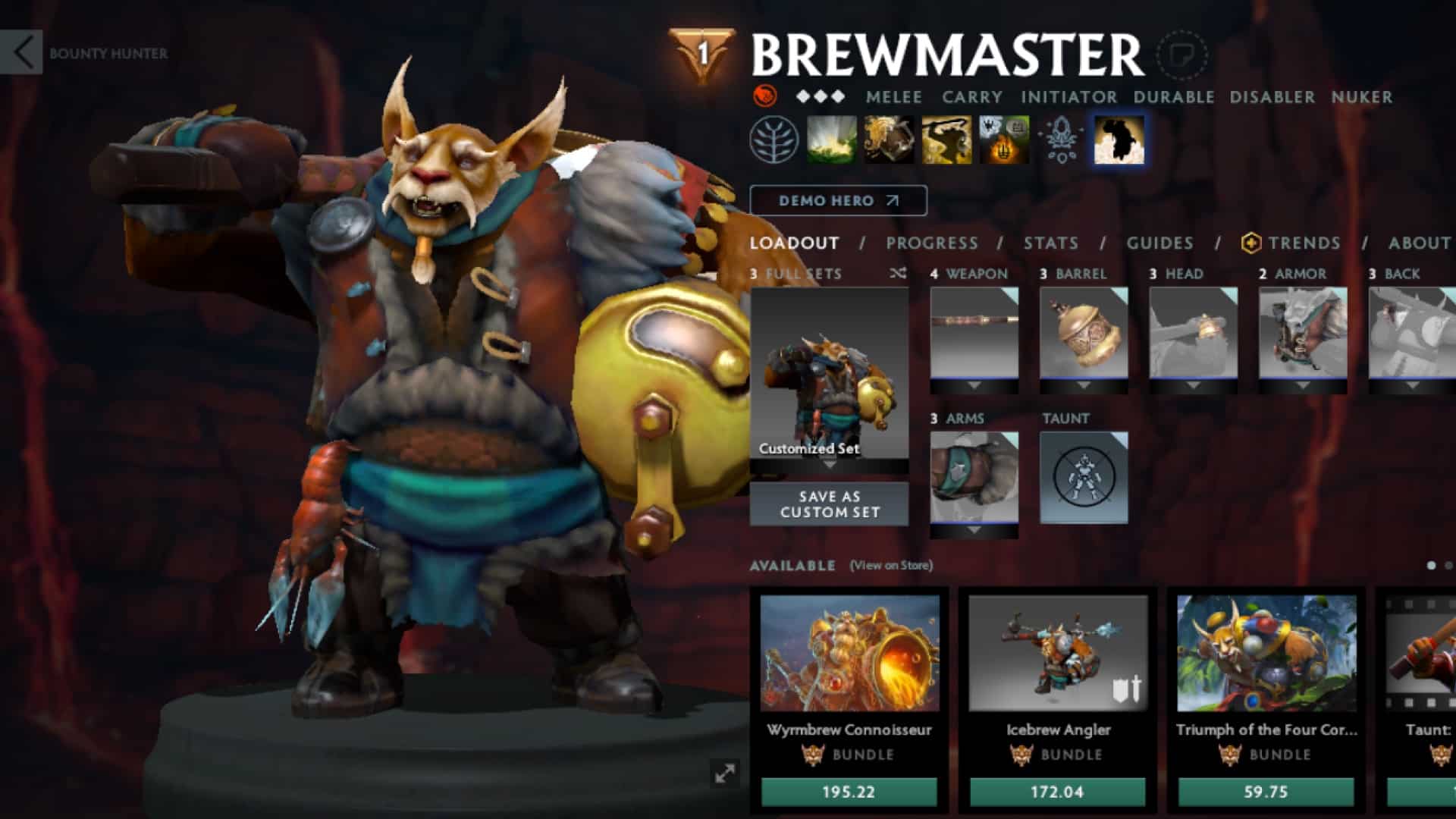Click Save As Custom Set
The image size is (1456, 819).
(x=829, y=504)
